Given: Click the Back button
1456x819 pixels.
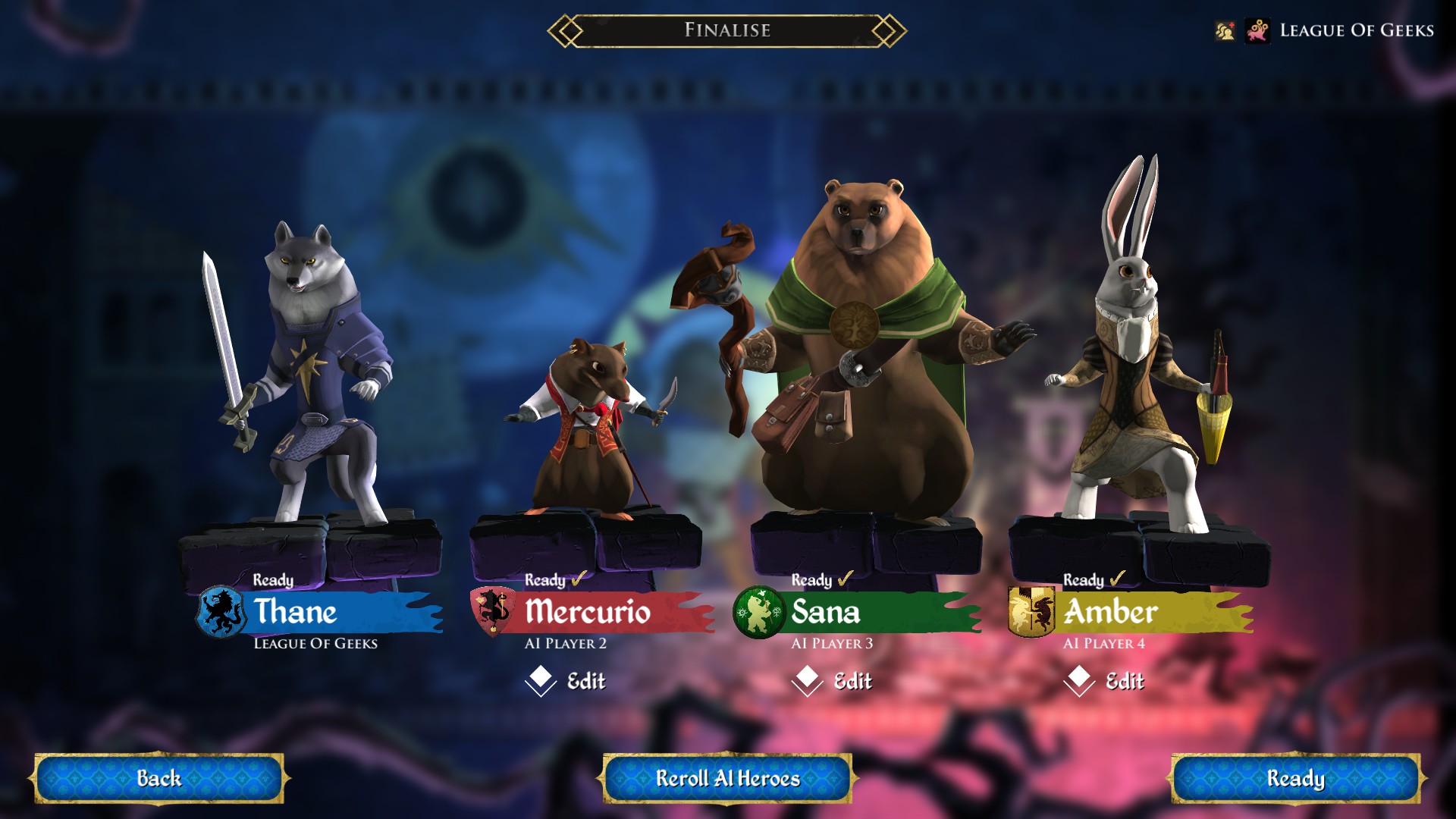Looking at the screenshot, I should [x=159, y=778].
